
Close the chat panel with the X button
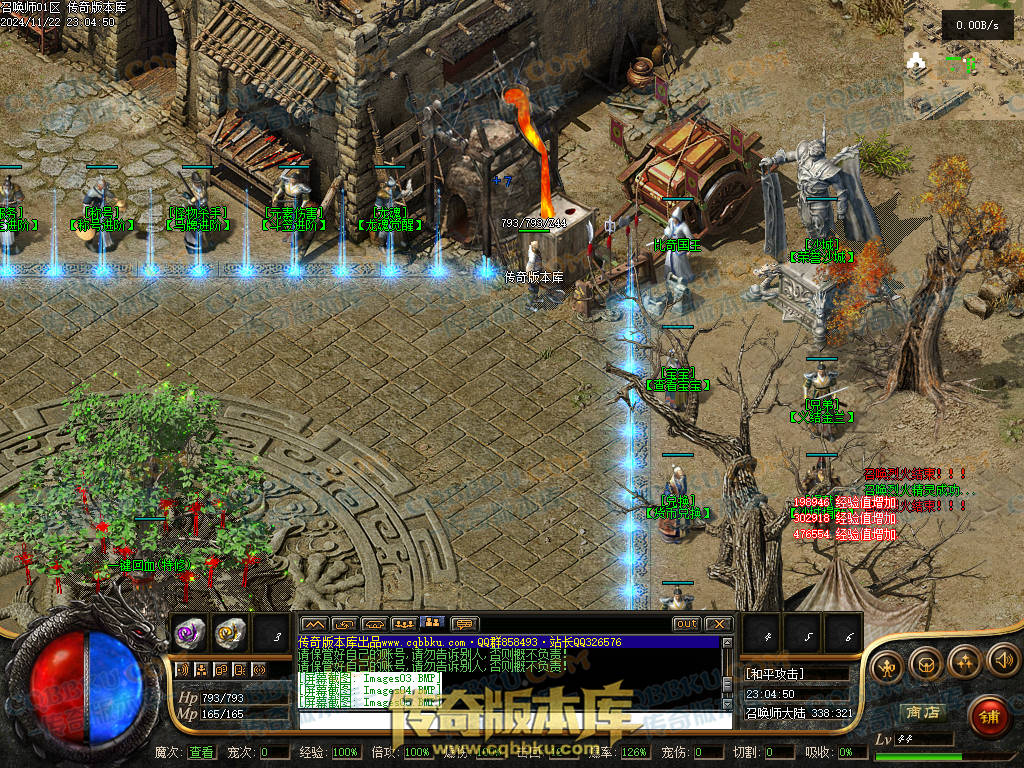click(x=718, y=624)
